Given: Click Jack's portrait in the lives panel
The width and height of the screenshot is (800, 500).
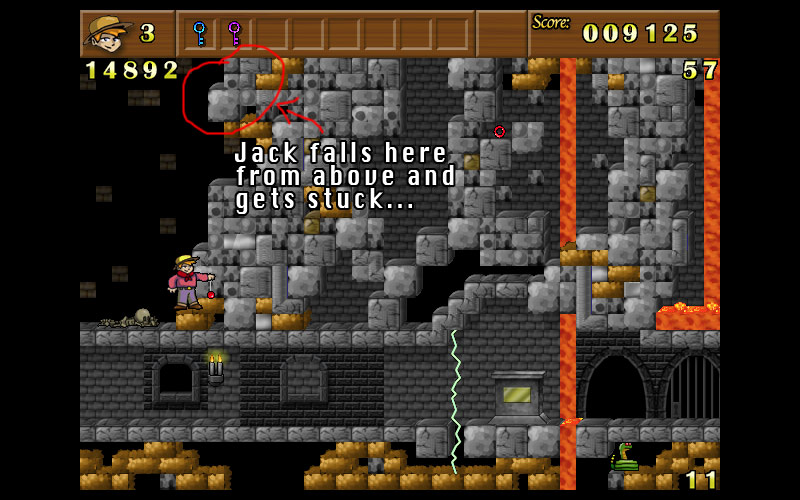Looking at the screenshot, I should point(107,33).
